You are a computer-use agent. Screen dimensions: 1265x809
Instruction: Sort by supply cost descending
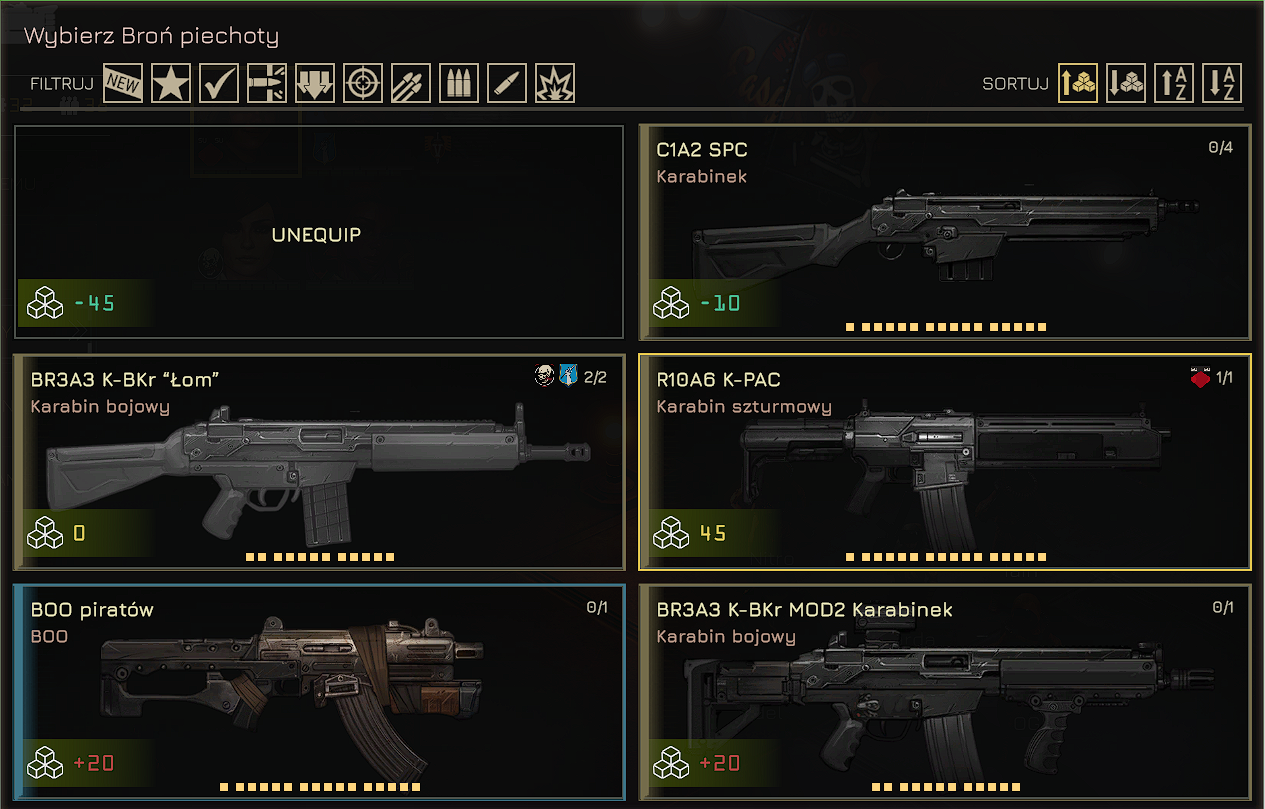click(1126, 84)
